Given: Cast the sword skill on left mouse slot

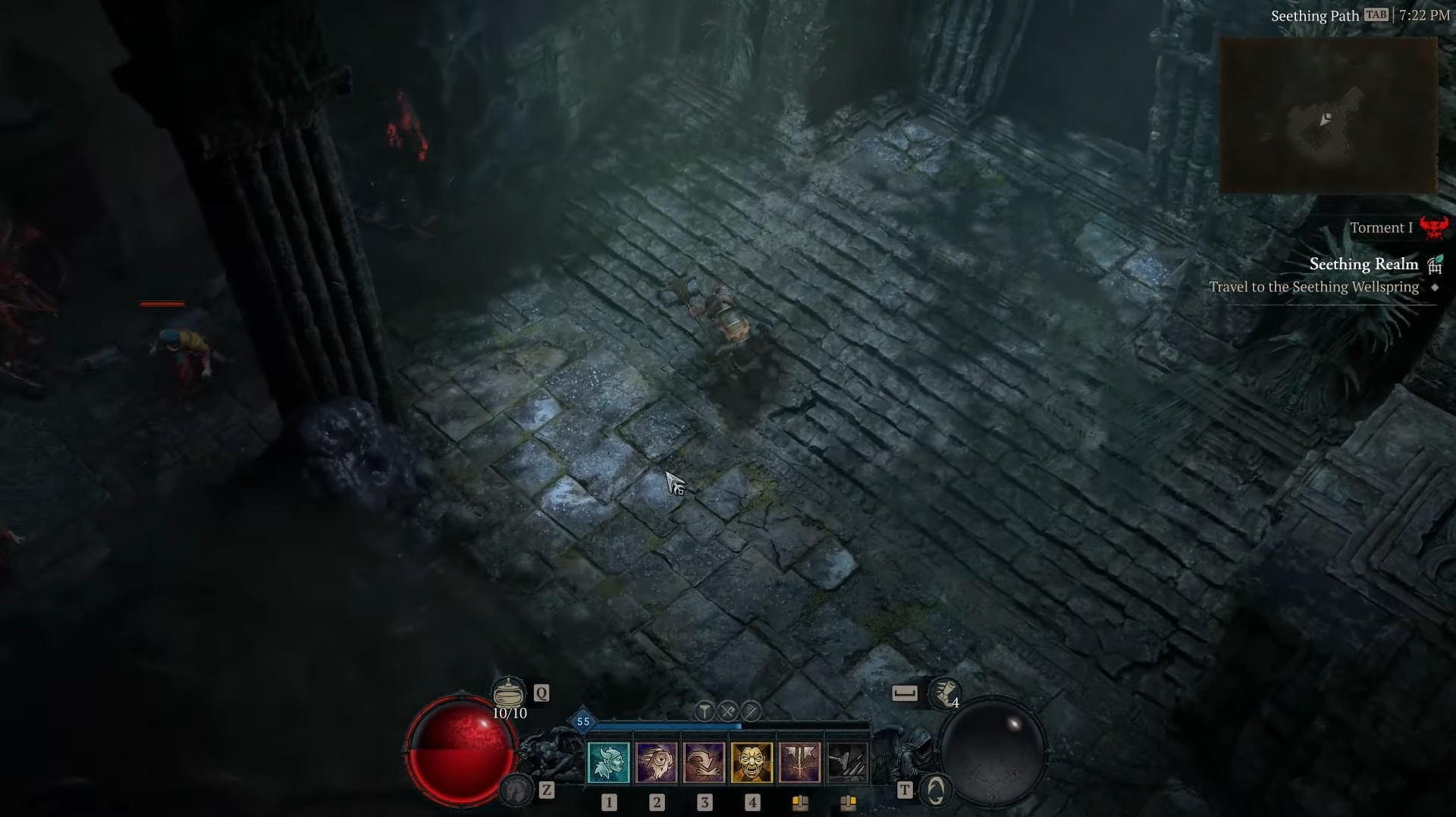Looking at the screenshot, I should pos(801,761).
